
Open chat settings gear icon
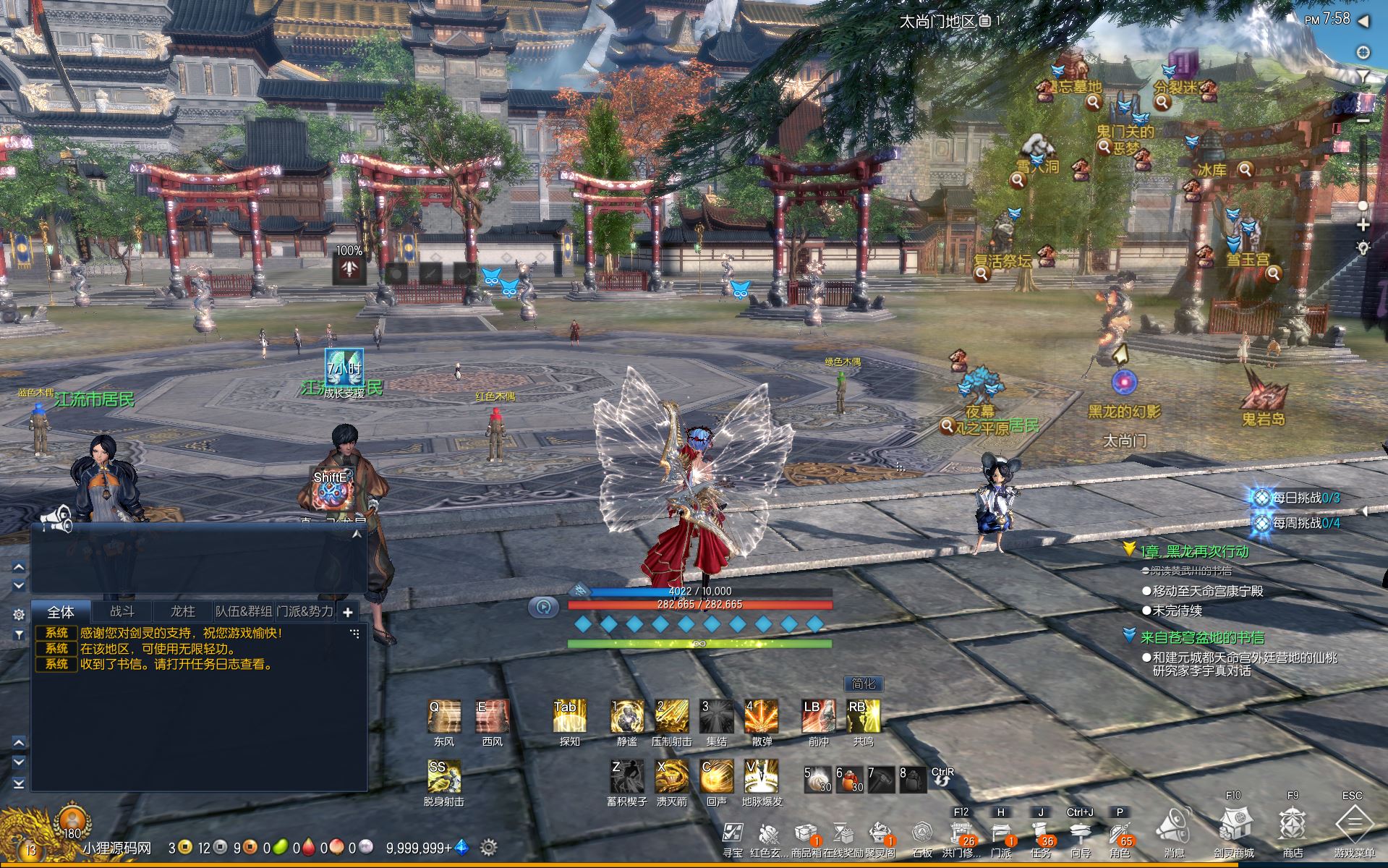pyautogui.click(x=19, y=614)
